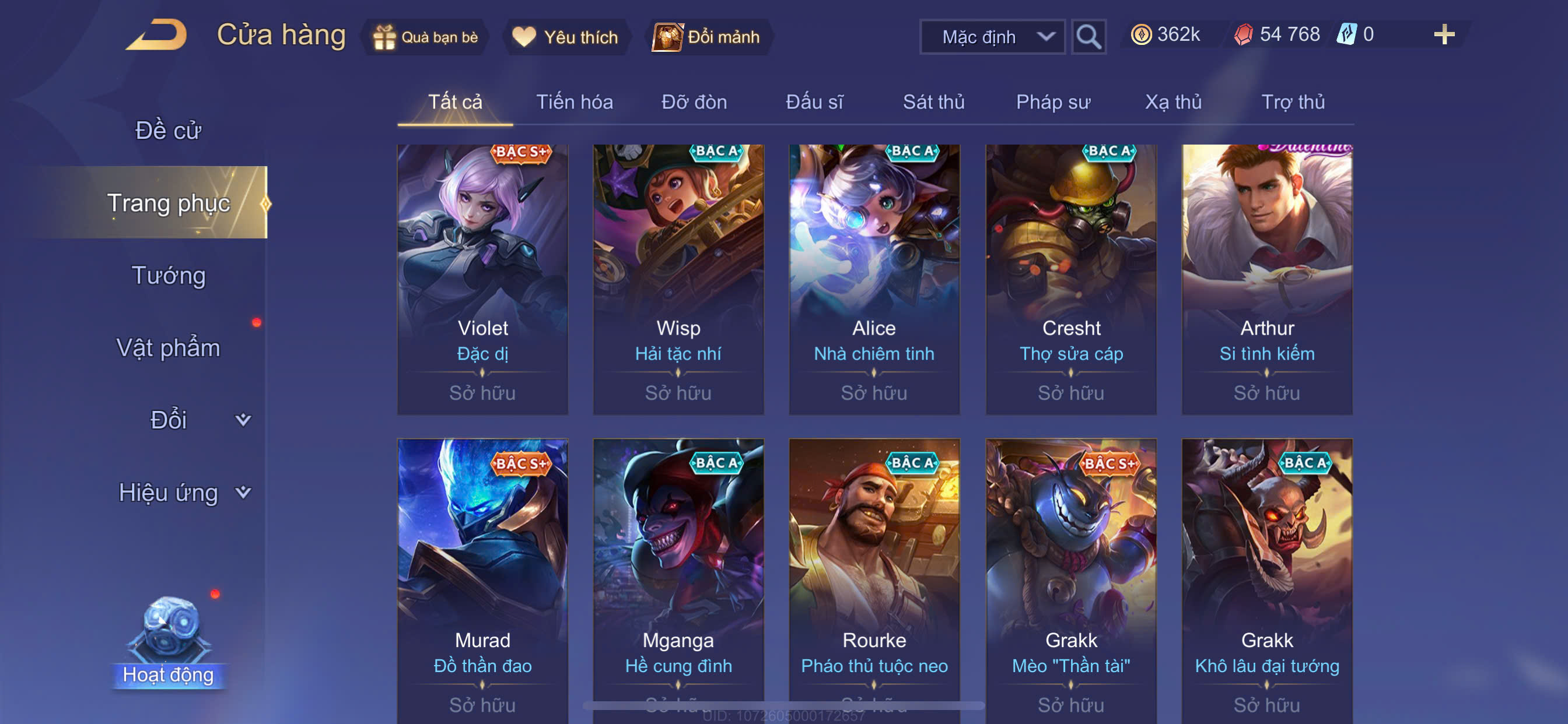The height and width of the screenshot is (724, 1568).
Task: Open the Đề cử shop section
Action: click(x=168, y=130)
